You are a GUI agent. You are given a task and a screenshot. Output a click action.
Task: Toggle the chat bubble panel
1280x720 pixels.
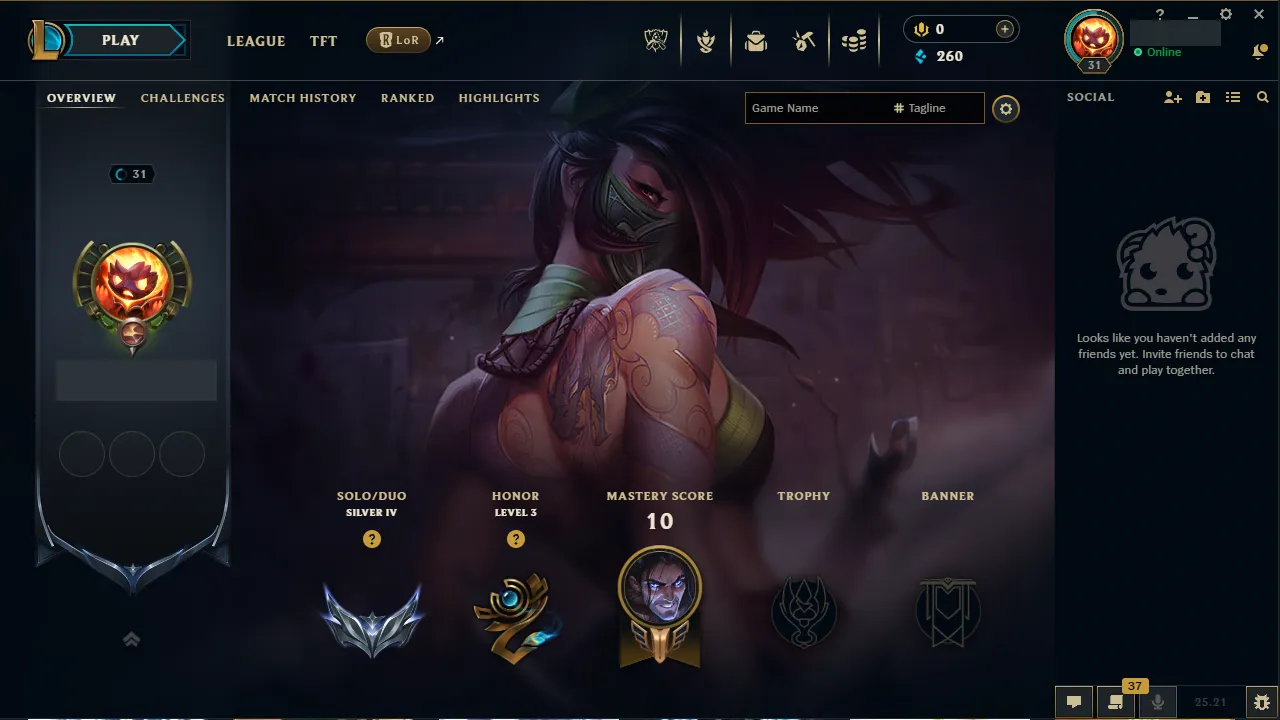tap(1074, 702)
